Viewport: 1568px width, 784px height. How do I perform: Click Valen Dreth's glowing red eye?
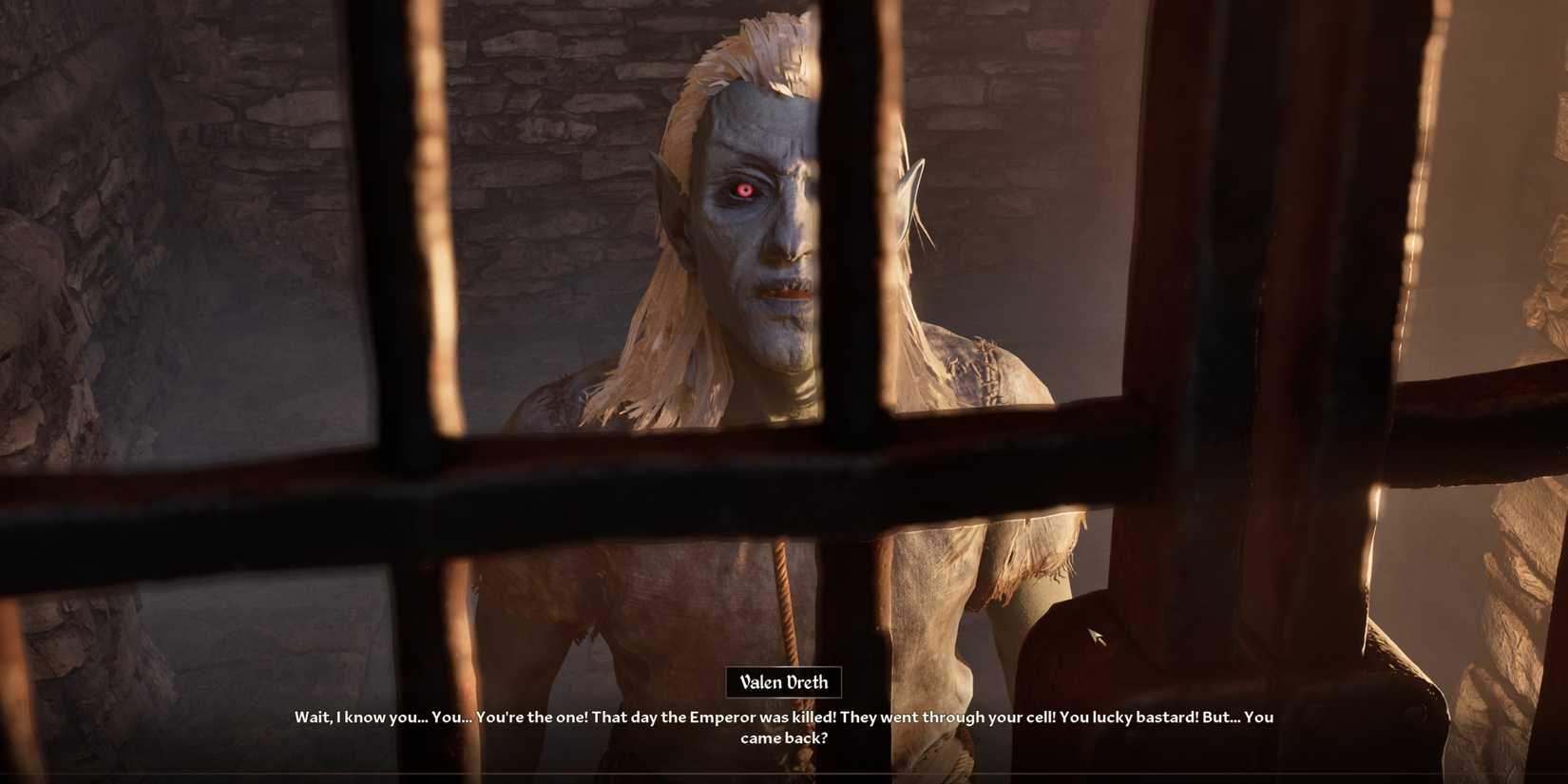click(743, 190)
